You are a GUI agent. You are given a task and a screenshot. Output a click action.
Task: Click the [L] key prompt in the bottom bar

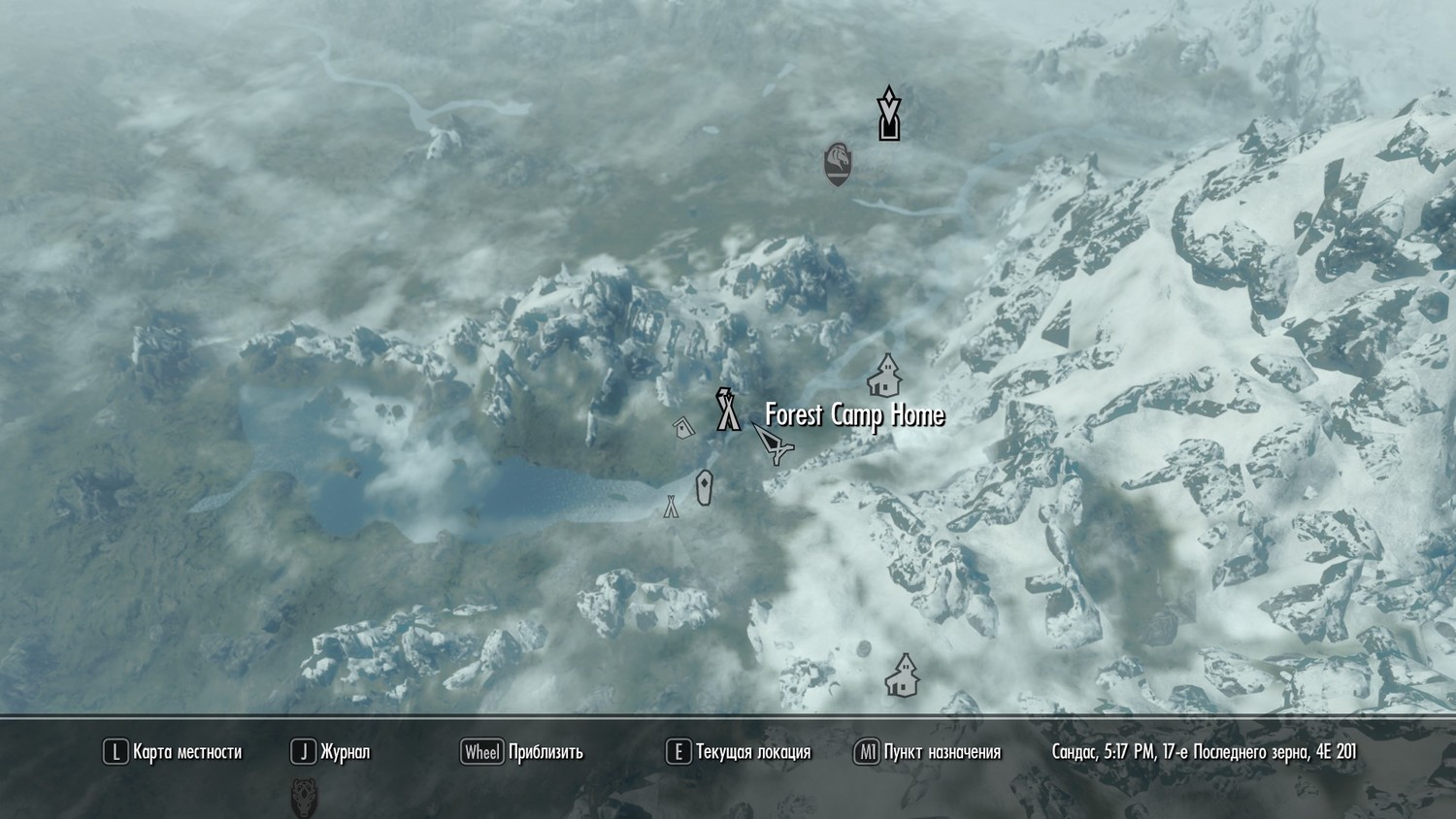click(116, 750)
